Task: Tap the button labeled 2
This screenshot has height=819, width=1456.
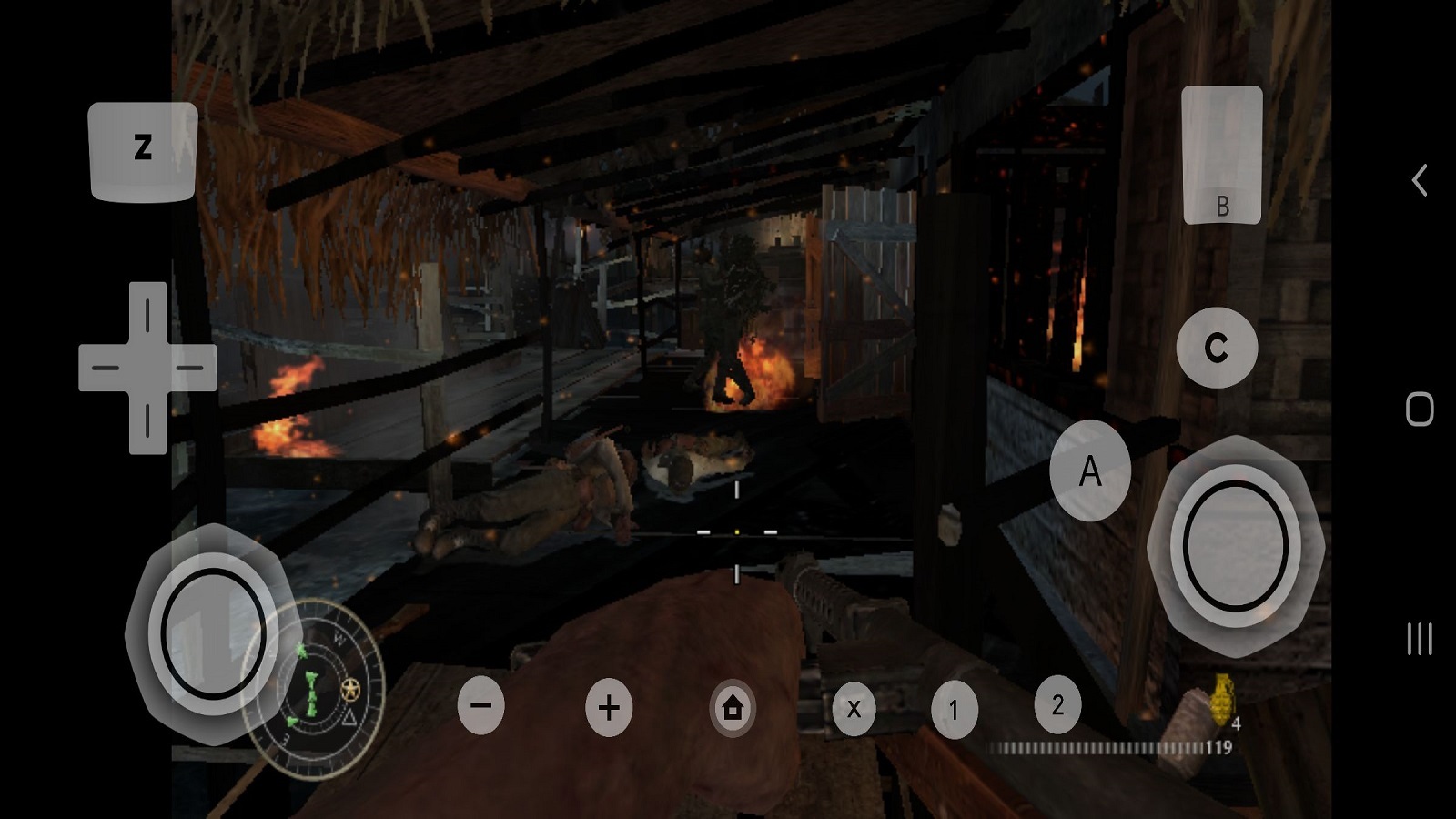Action: (1057, 704)
